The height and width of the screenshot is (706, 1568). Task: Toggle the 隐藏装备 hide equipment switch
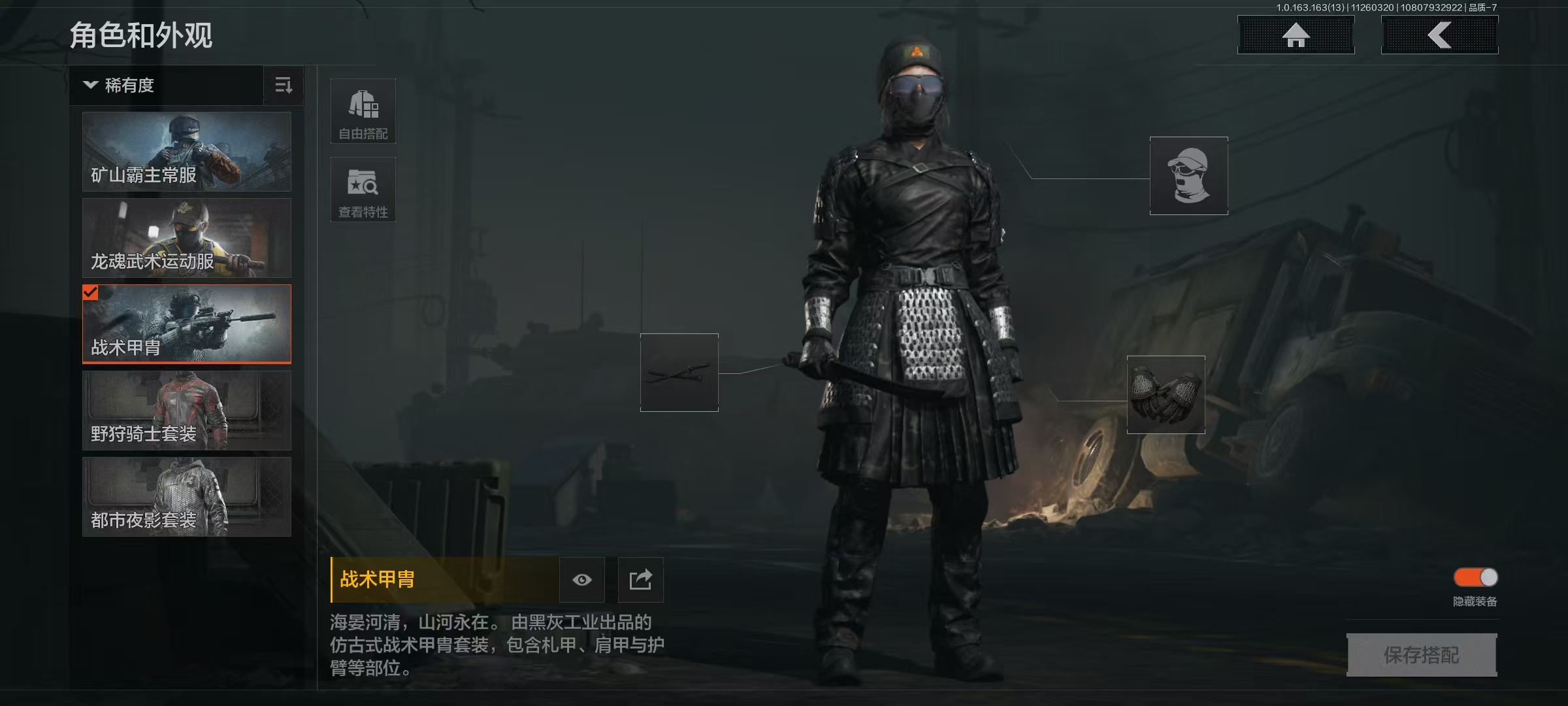(1475, 577)
